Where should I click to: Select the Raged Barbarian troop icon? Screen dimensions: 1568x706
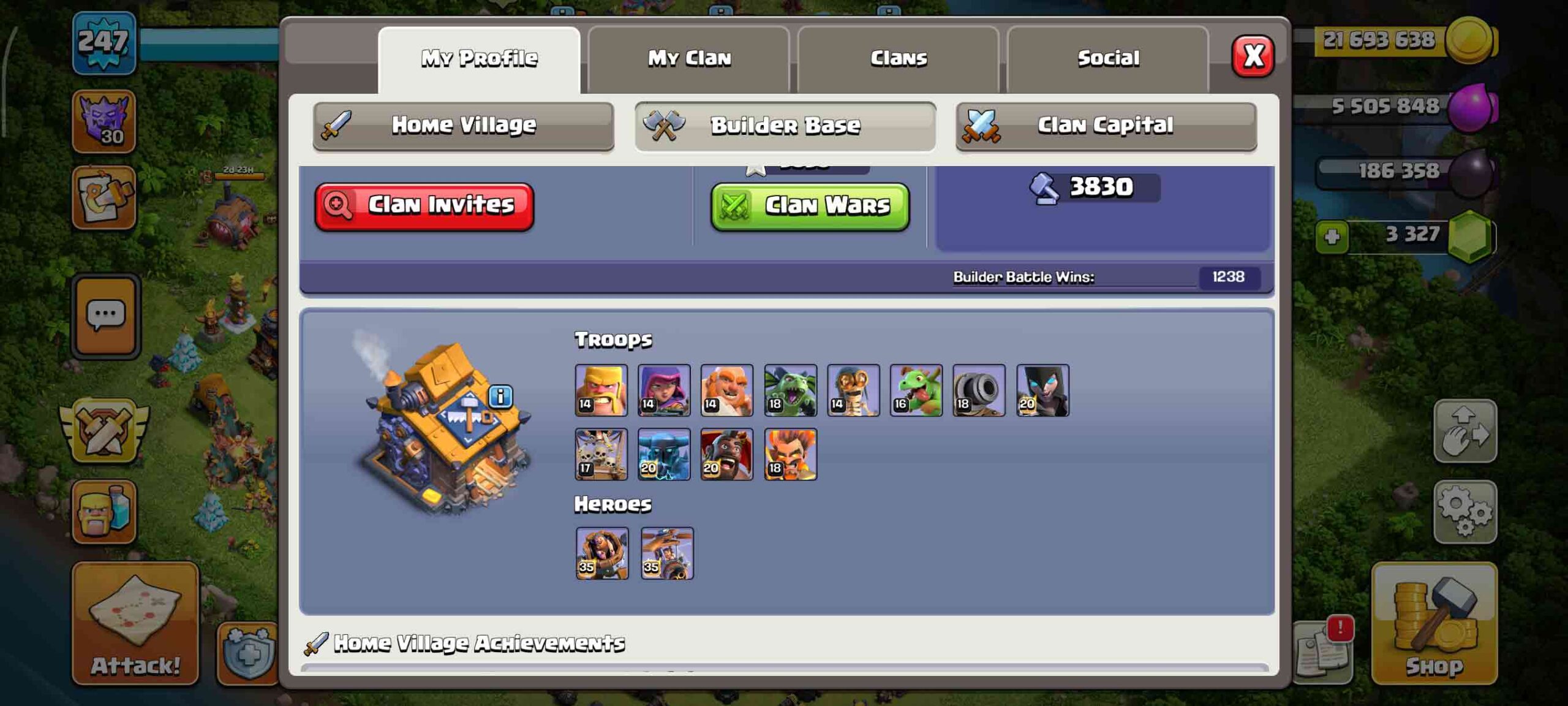pos(601,390)
